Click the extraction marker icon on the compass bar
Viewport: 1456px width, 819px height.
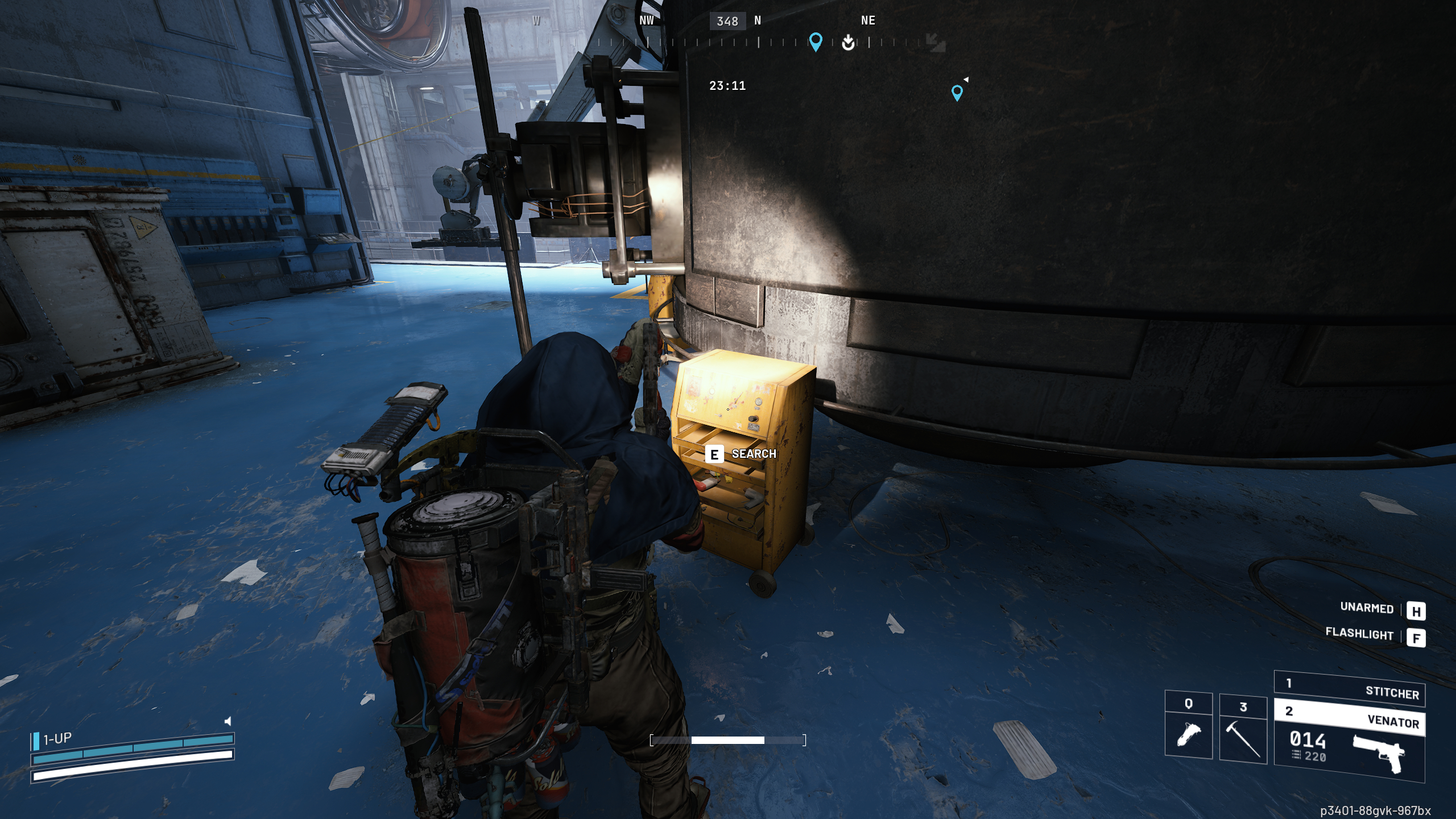[x=847, y=43]
